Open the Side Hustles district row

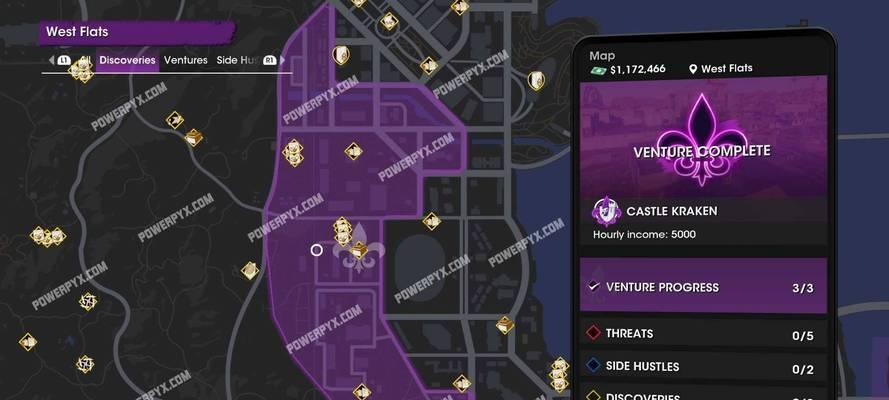point(703,367)
